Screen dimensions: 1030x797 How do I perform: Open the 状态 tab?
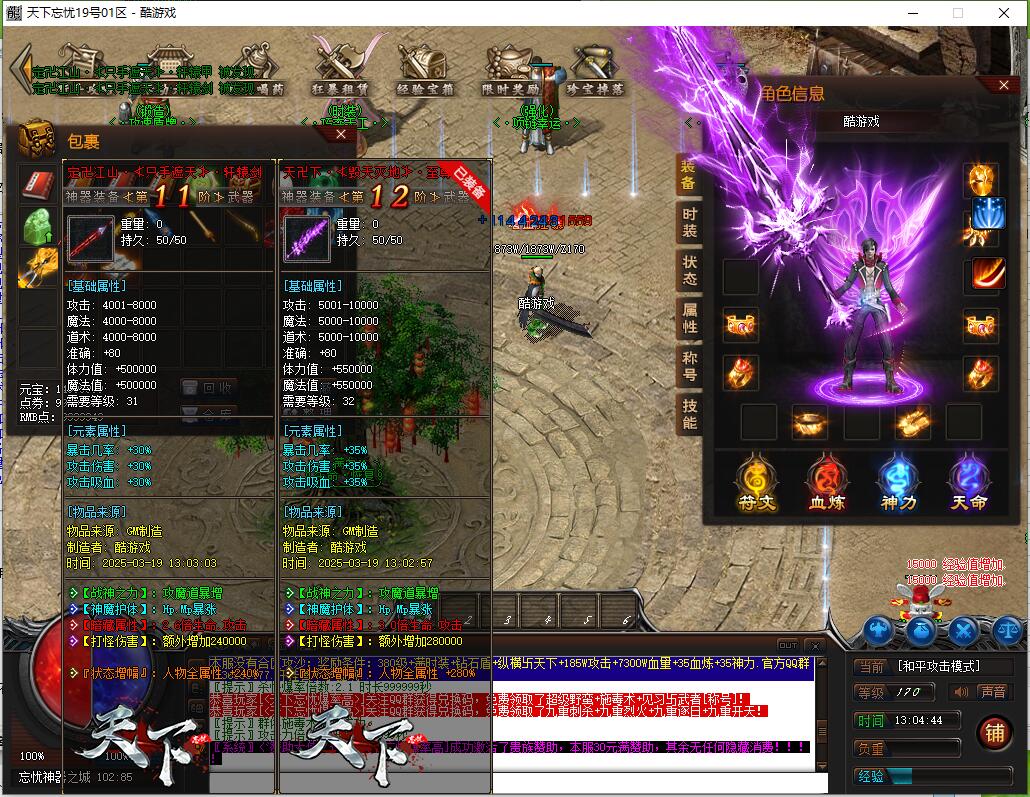[x=690, y=272]
